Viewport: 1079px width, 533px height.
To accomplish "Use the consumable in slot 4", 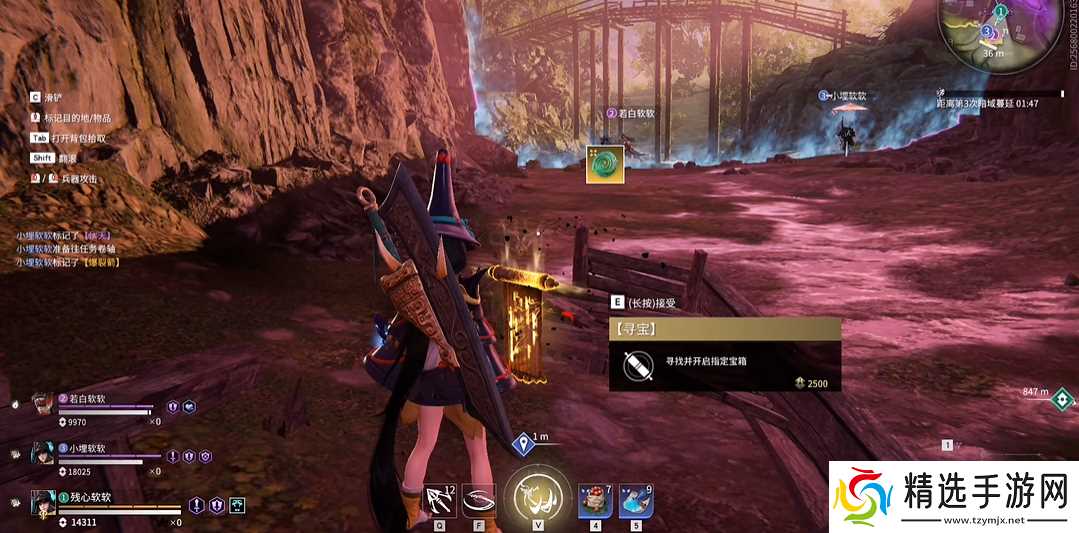I will (x=595, y=497).
